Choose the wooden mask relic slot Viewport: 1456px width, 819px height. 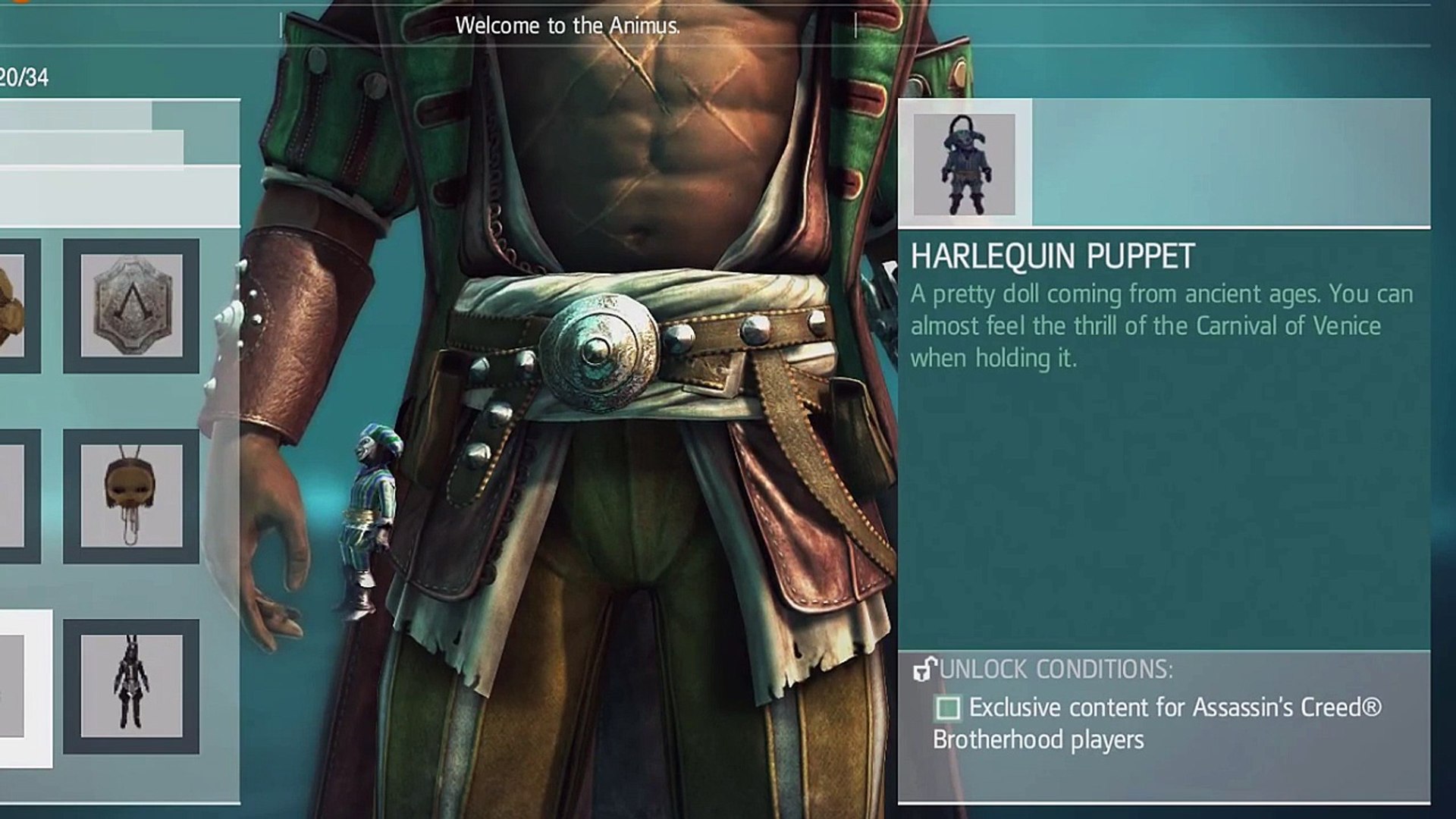[x=131, y=496]
